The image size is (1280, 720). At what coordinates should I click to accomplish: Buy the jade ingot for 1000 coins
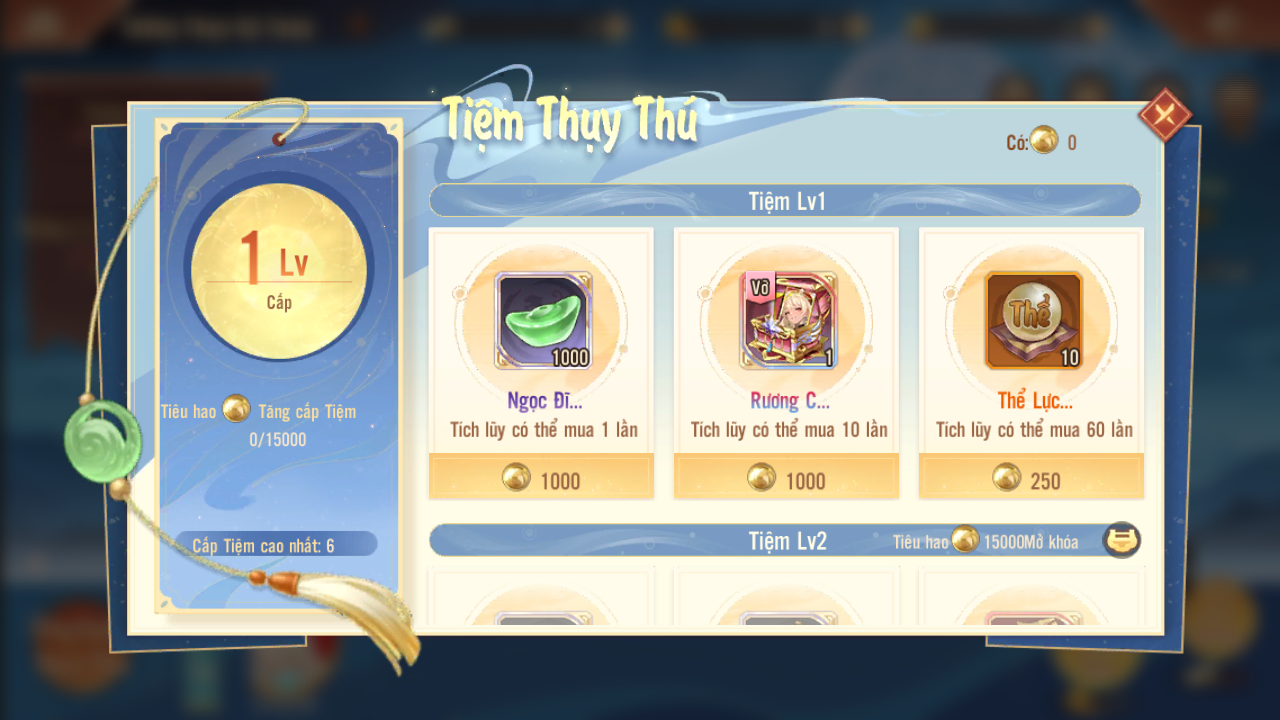click(541, 479)
